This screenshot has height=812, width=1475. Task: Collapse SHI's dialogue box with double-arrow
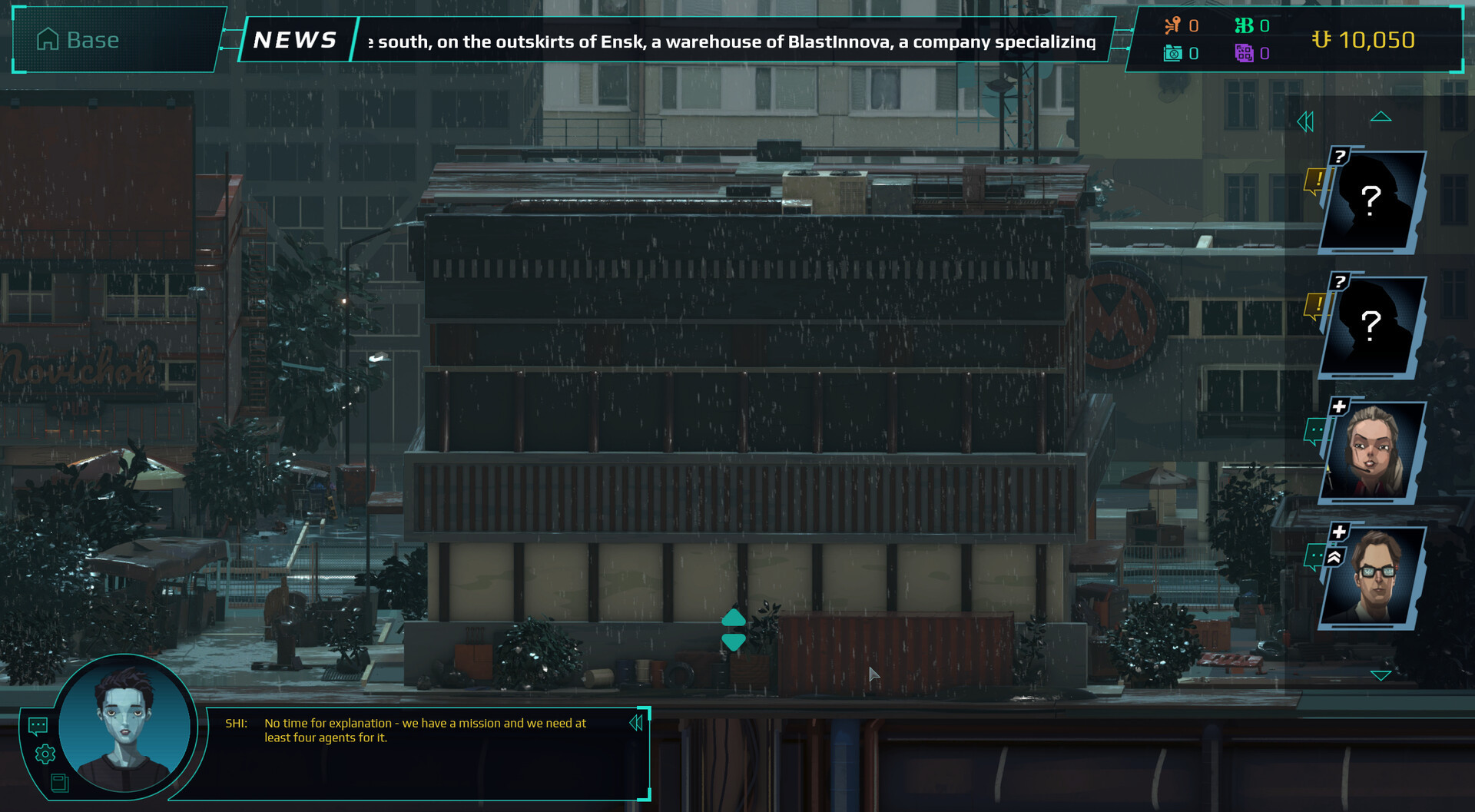point(635,723)
